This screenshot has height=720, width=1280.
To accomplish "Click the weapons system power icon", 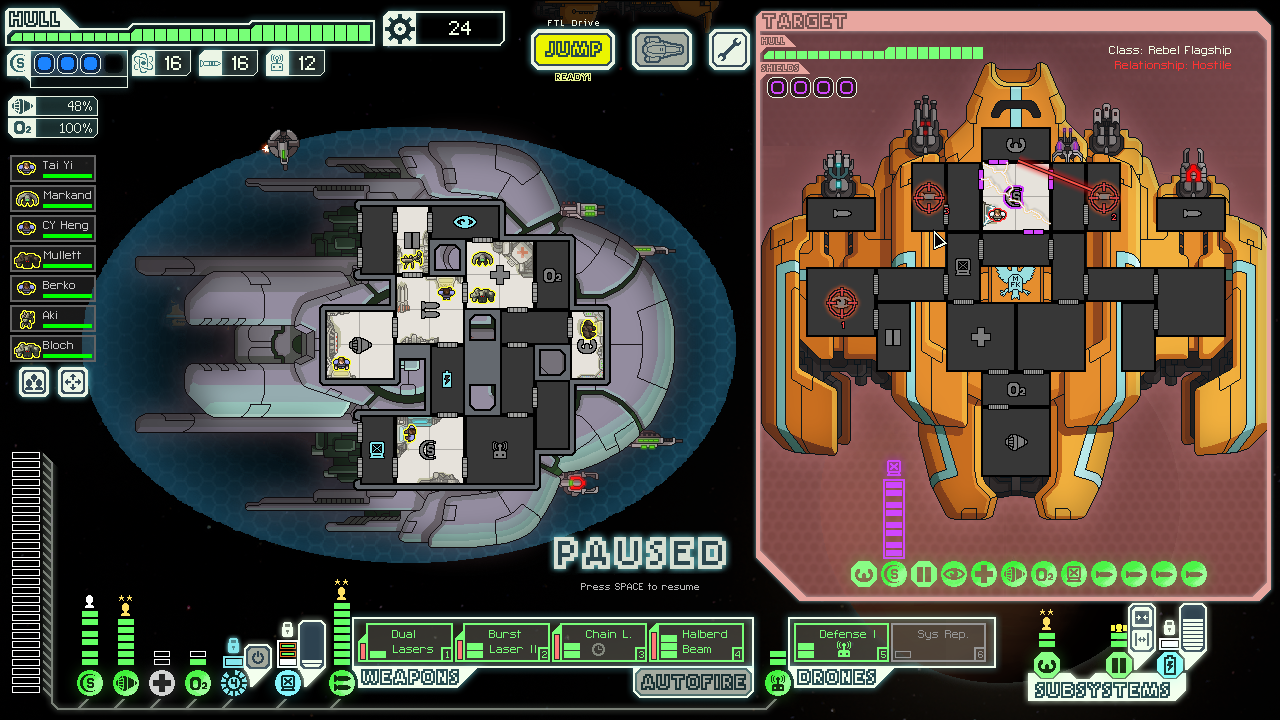I will (x=342, y=683).
